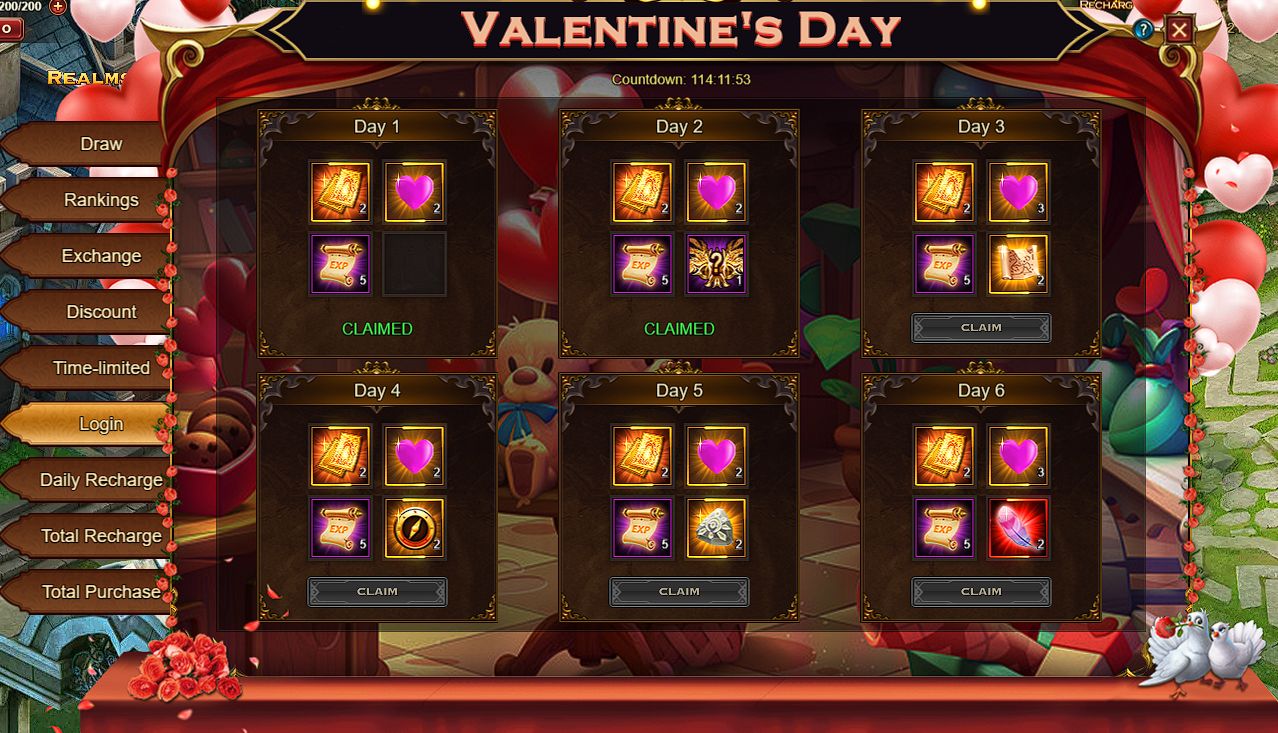Inspect the Day 4 compass reward
1278x733 pixels.
(415, 529)
